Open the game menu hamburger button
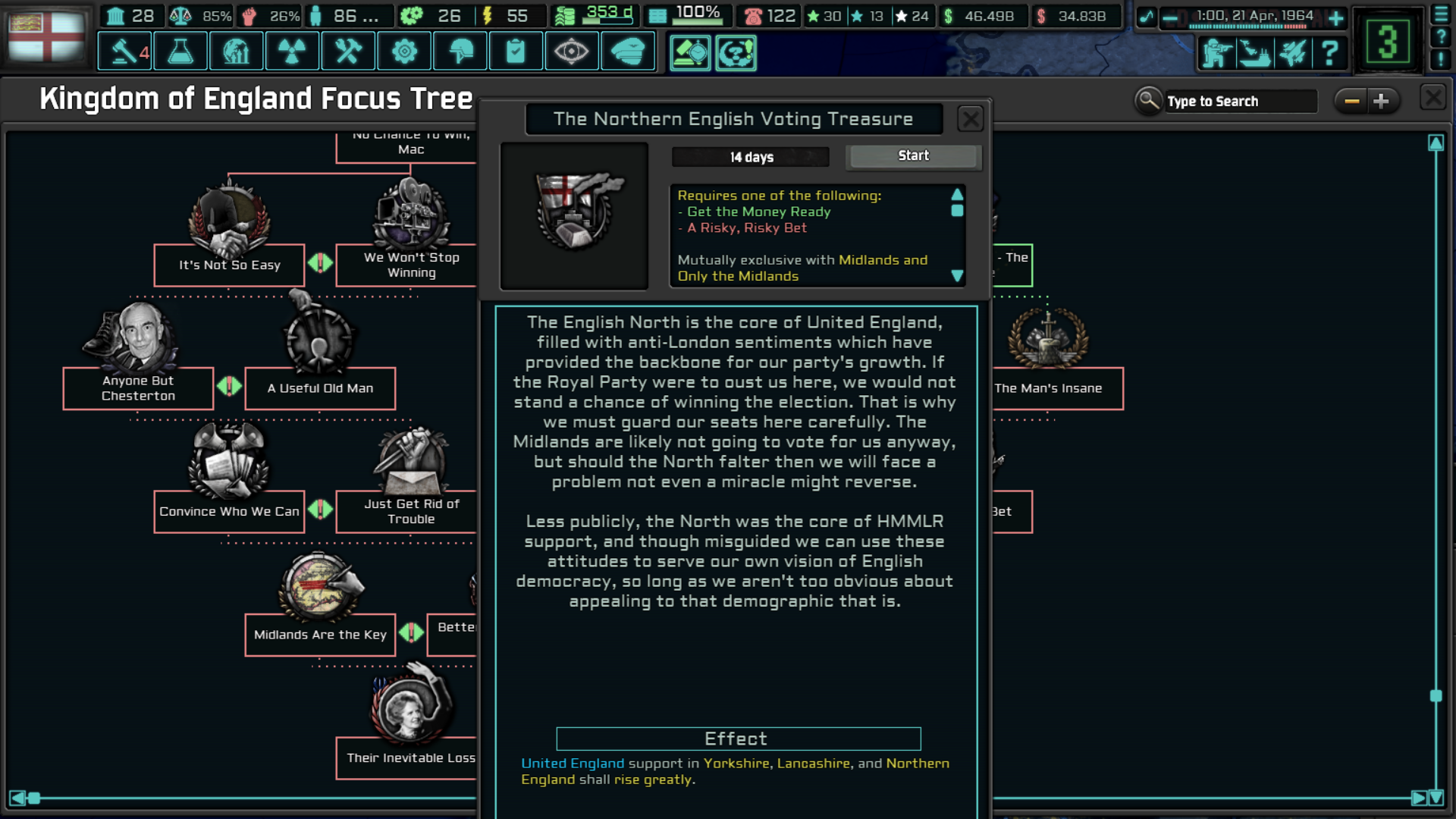This screenshot has height=819, width=1456. (1442, 13)
